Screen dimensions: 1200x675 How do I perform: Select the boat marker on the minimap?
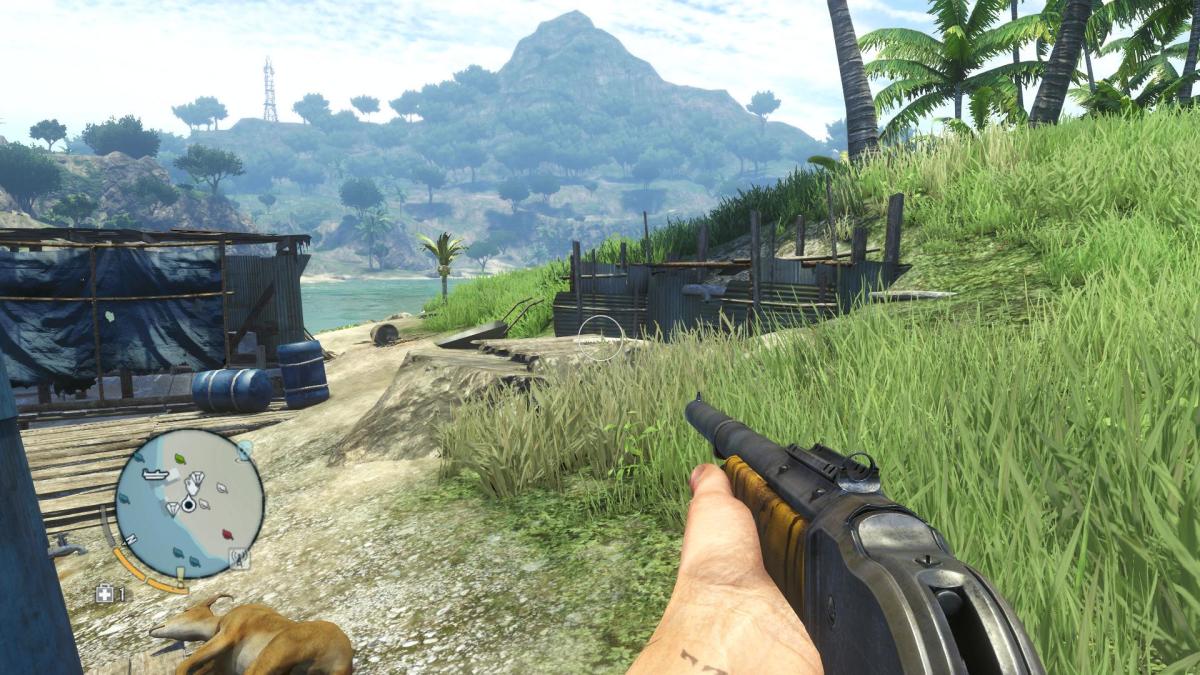coord(155,474)
